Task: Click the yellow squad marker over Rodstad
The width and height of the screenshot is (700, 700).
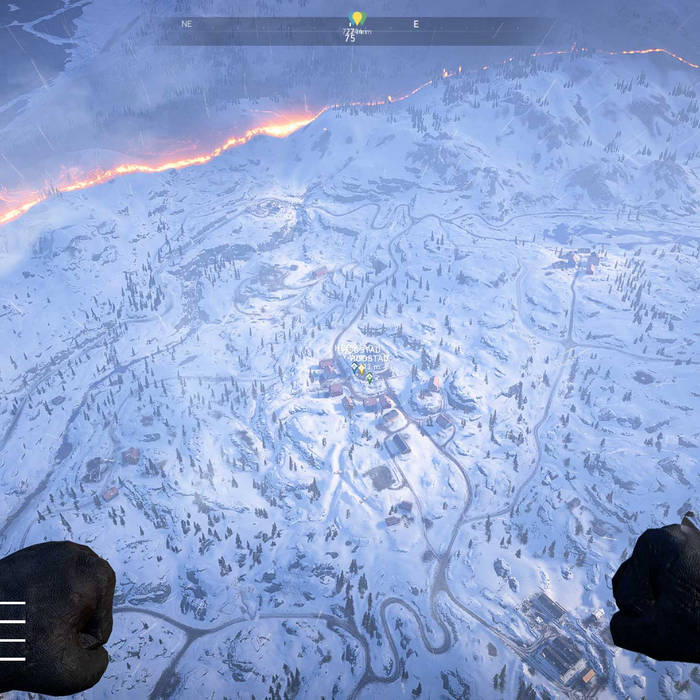Action: (361, 369)
